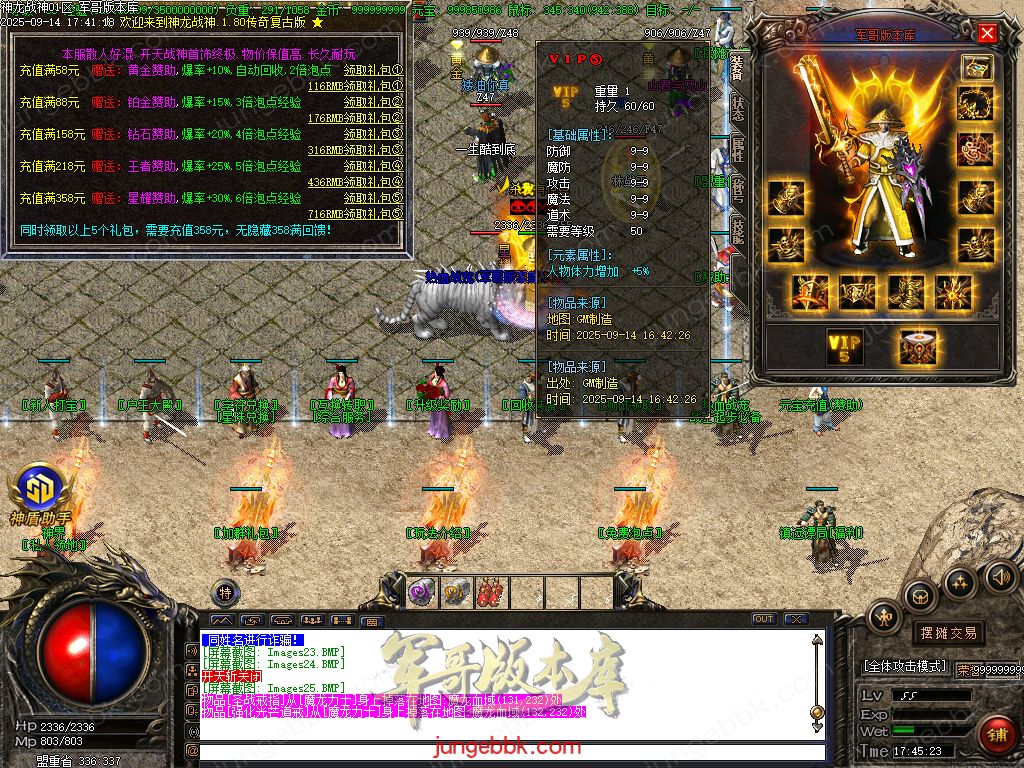Screen dimensions: 1024x768
Task: Switch to the 状态 (status) tab
Action: tap(737, 108)
